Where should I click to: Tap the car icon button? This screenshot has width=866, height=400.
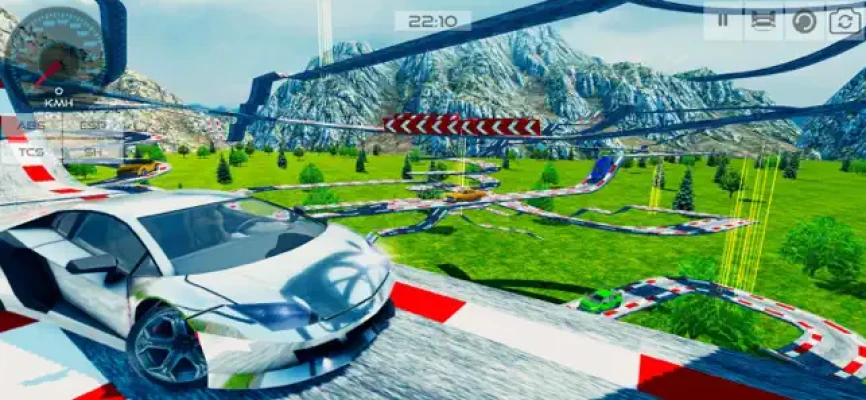pos(762,21)
